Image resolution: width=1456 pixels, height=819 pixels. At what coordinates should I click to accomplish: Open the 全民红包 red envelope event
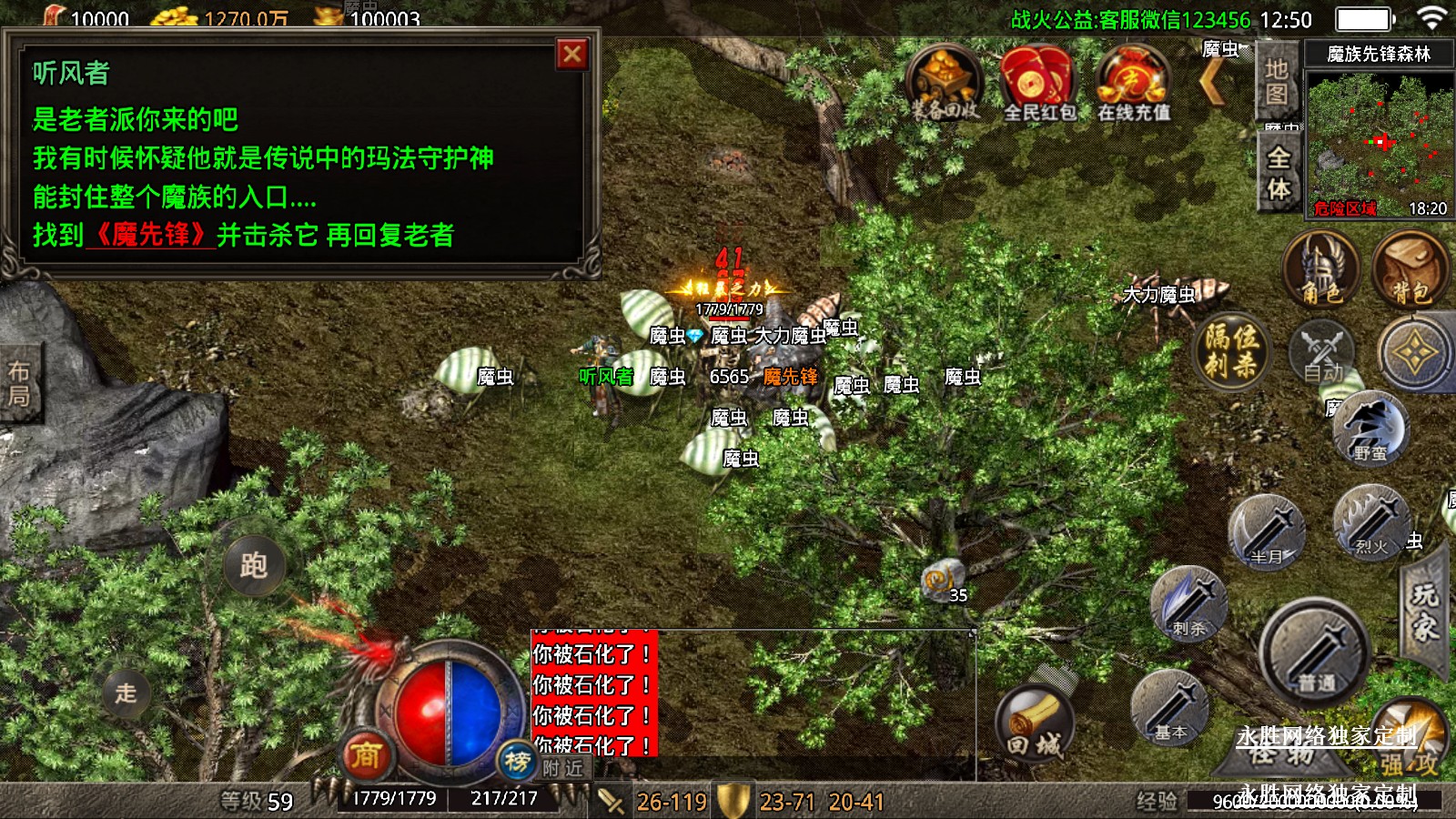tap(1038, 82)
